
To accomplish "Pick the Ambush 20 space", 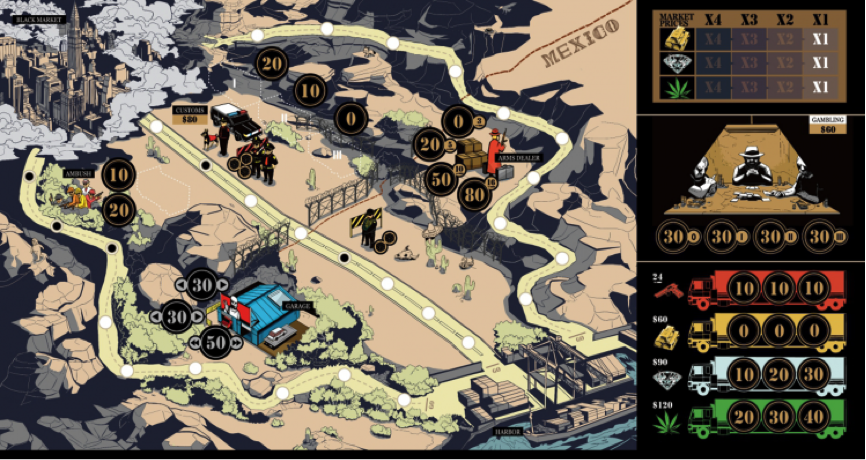I will [118, 209].
